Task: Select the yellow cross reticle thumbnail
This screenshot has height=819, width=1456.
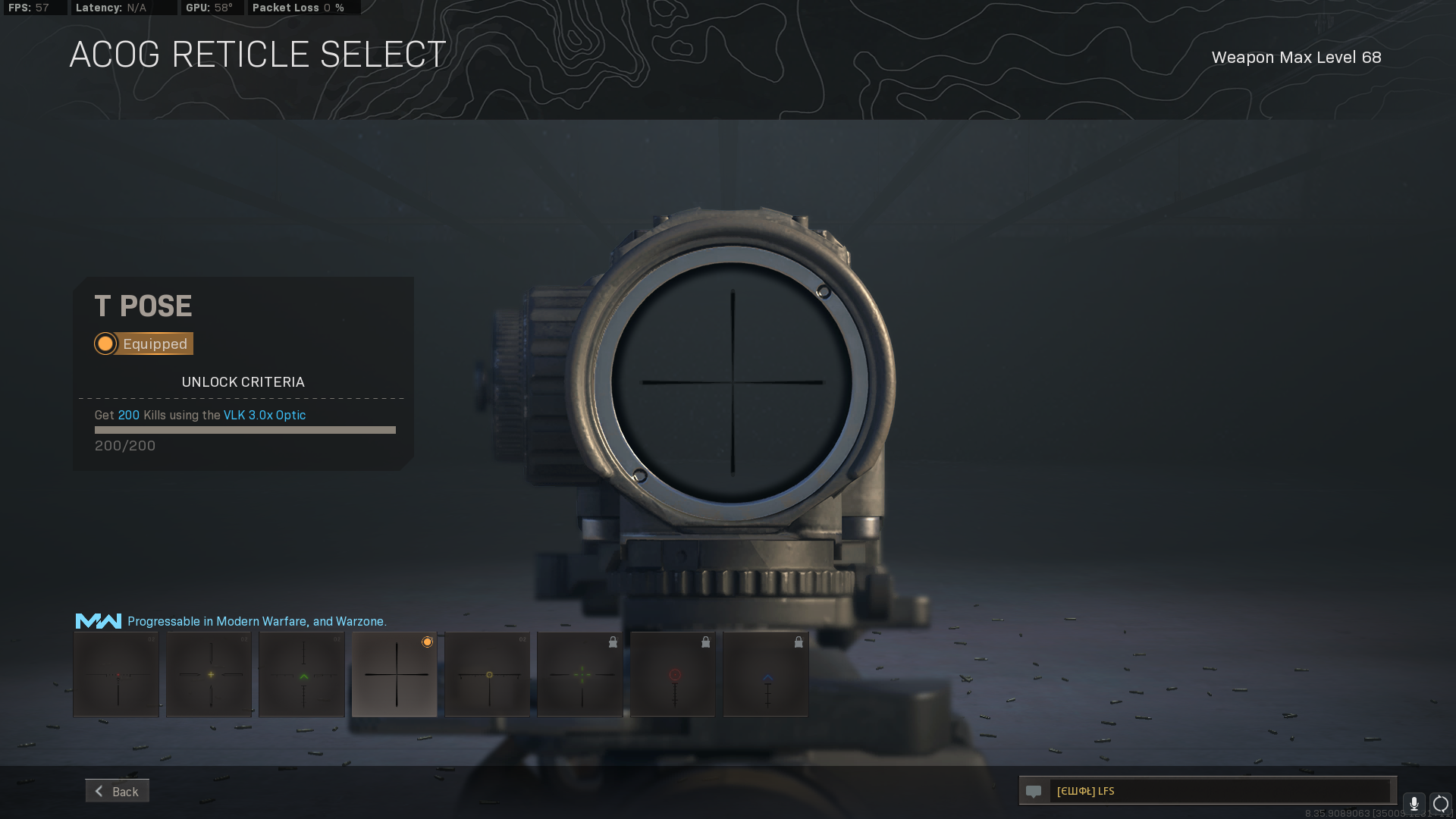Action: coord(209,673)
